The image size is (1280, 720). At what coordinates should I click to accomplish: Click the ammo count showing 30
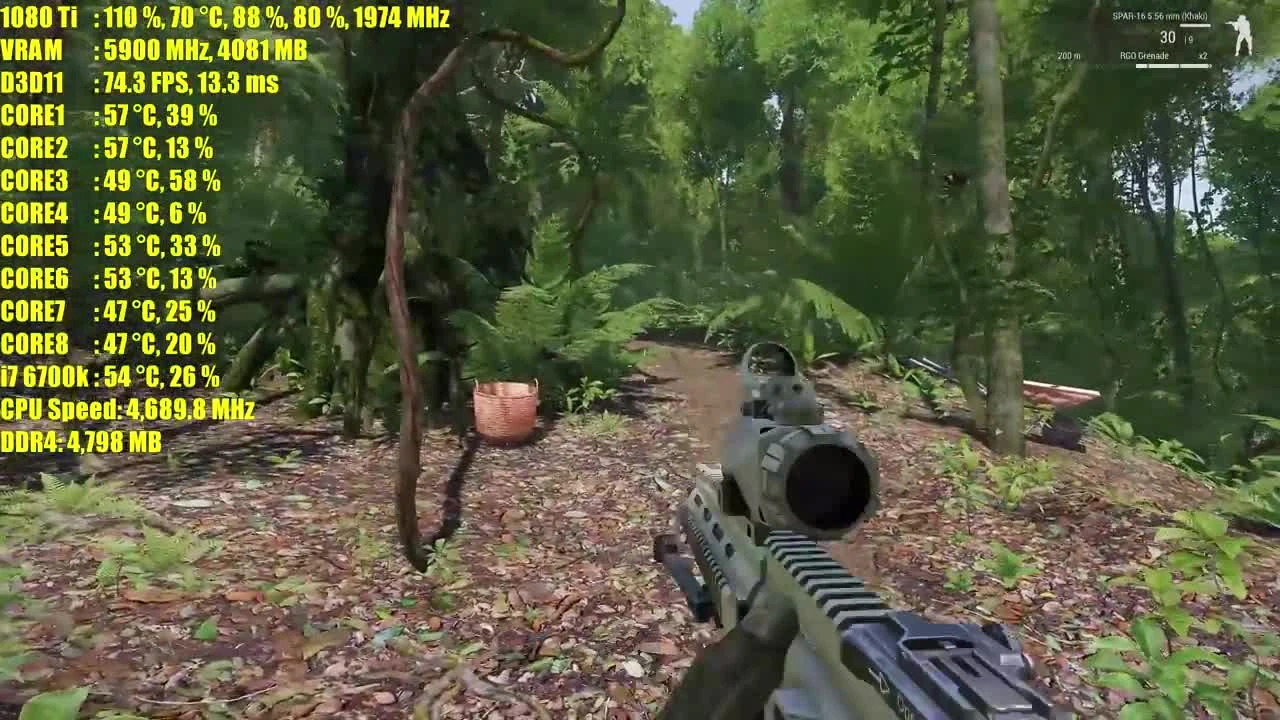point(1168,37)
